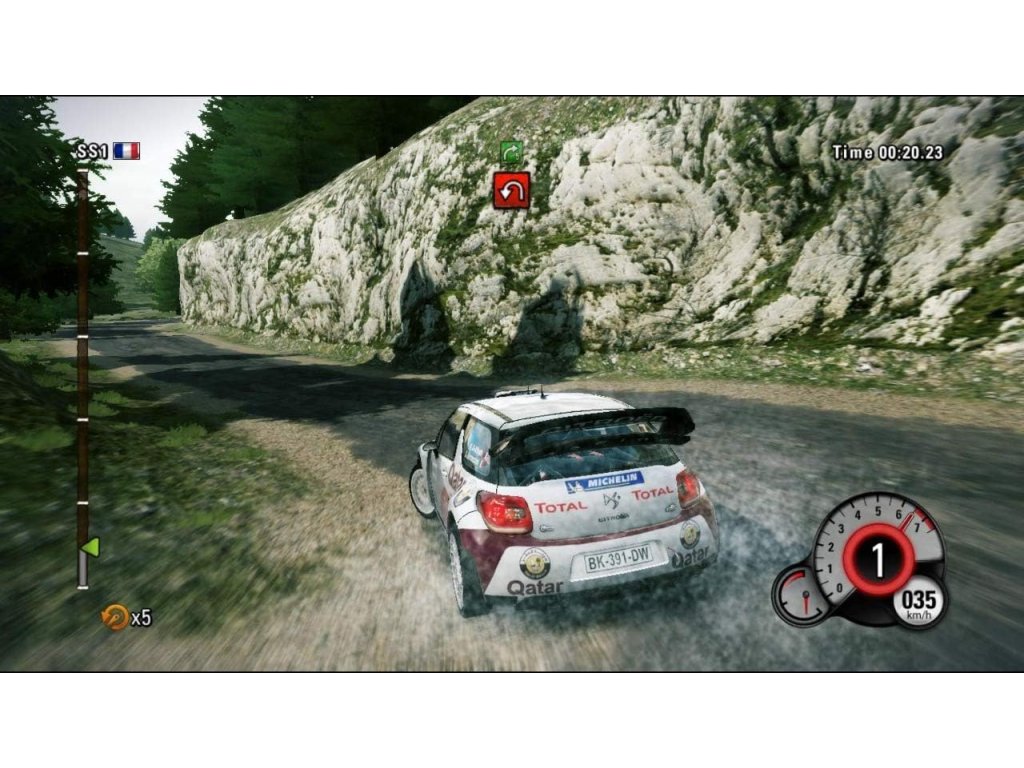Click the French flag beside SS1
The height and width of the screenshot is (768, 1024).
point(127,151)
